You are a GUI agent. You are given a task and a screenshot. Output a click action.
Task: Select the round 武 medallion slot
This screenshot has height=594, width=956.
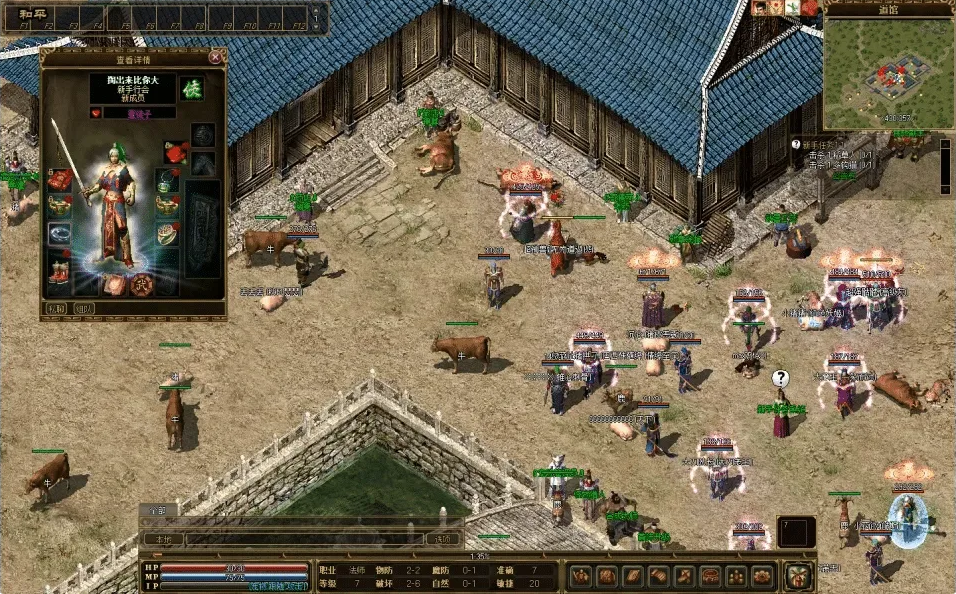click(x=142, y=284)
